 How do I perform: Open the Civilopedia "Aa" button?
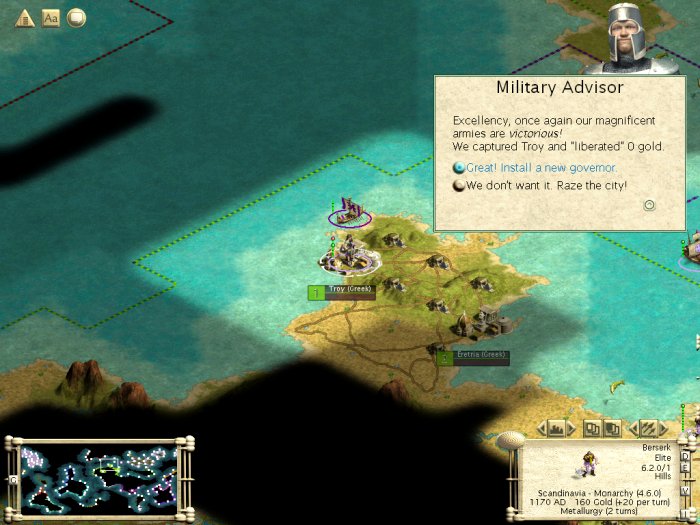[50, 17]
